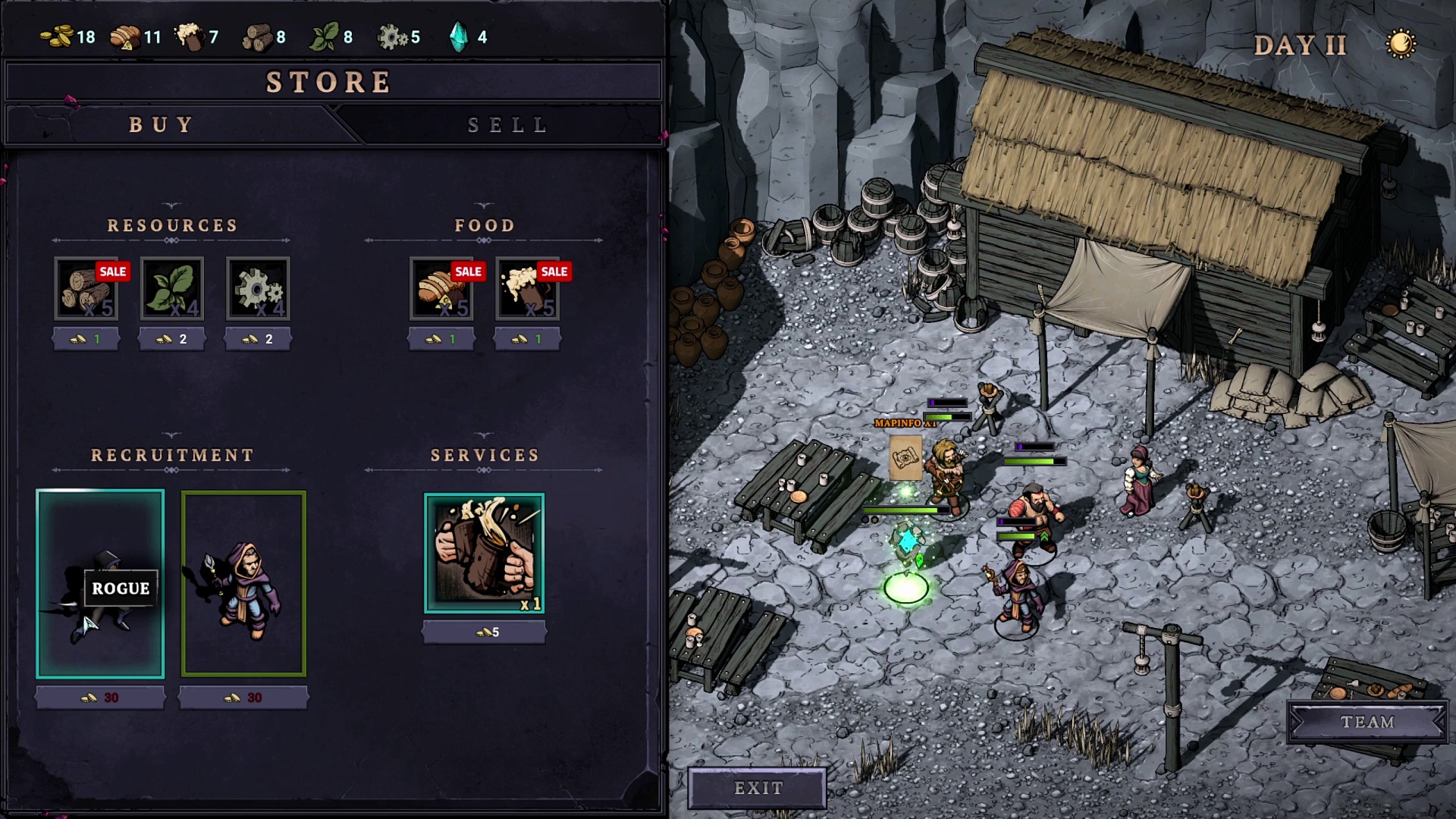Exit the store screen
This screenshot has height=819, width=1456.
pos(758,789)
